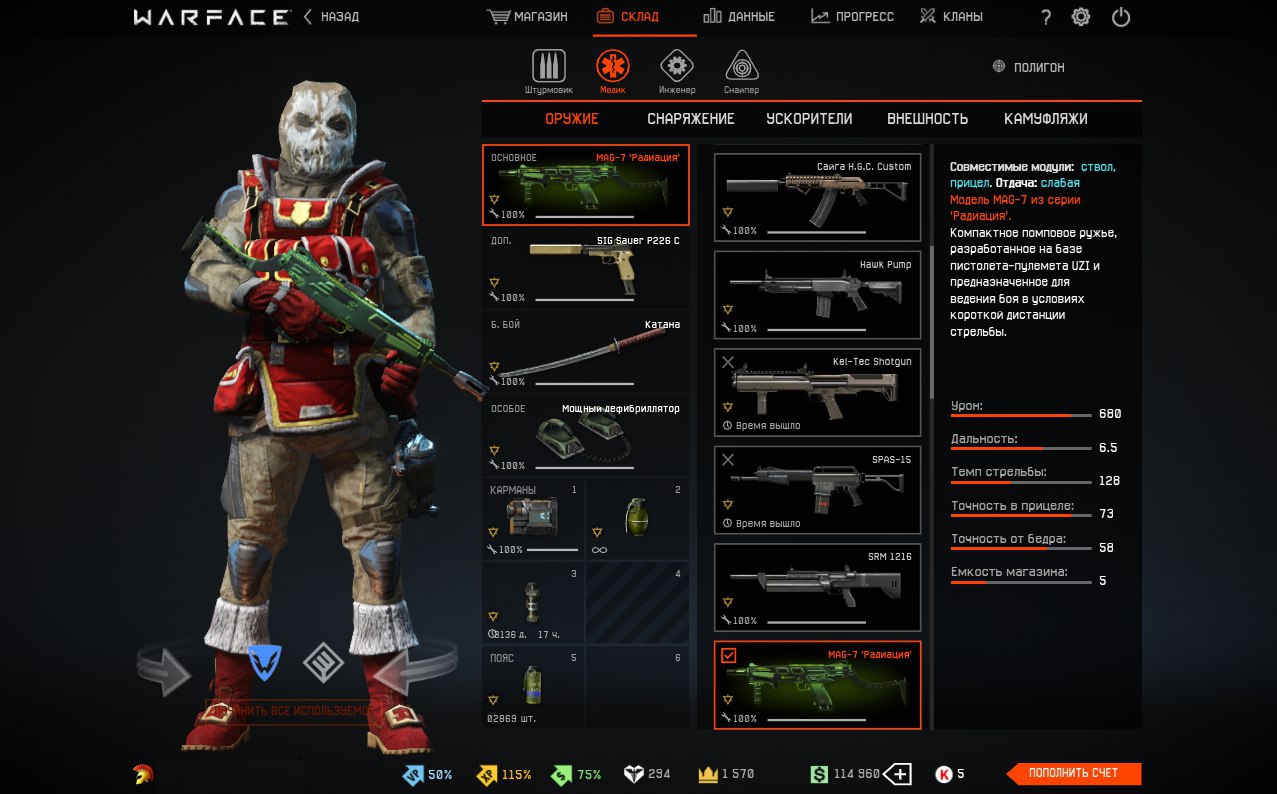Click the power quit icon
Screen dimensions: 1277x794
pos(1121,17)
